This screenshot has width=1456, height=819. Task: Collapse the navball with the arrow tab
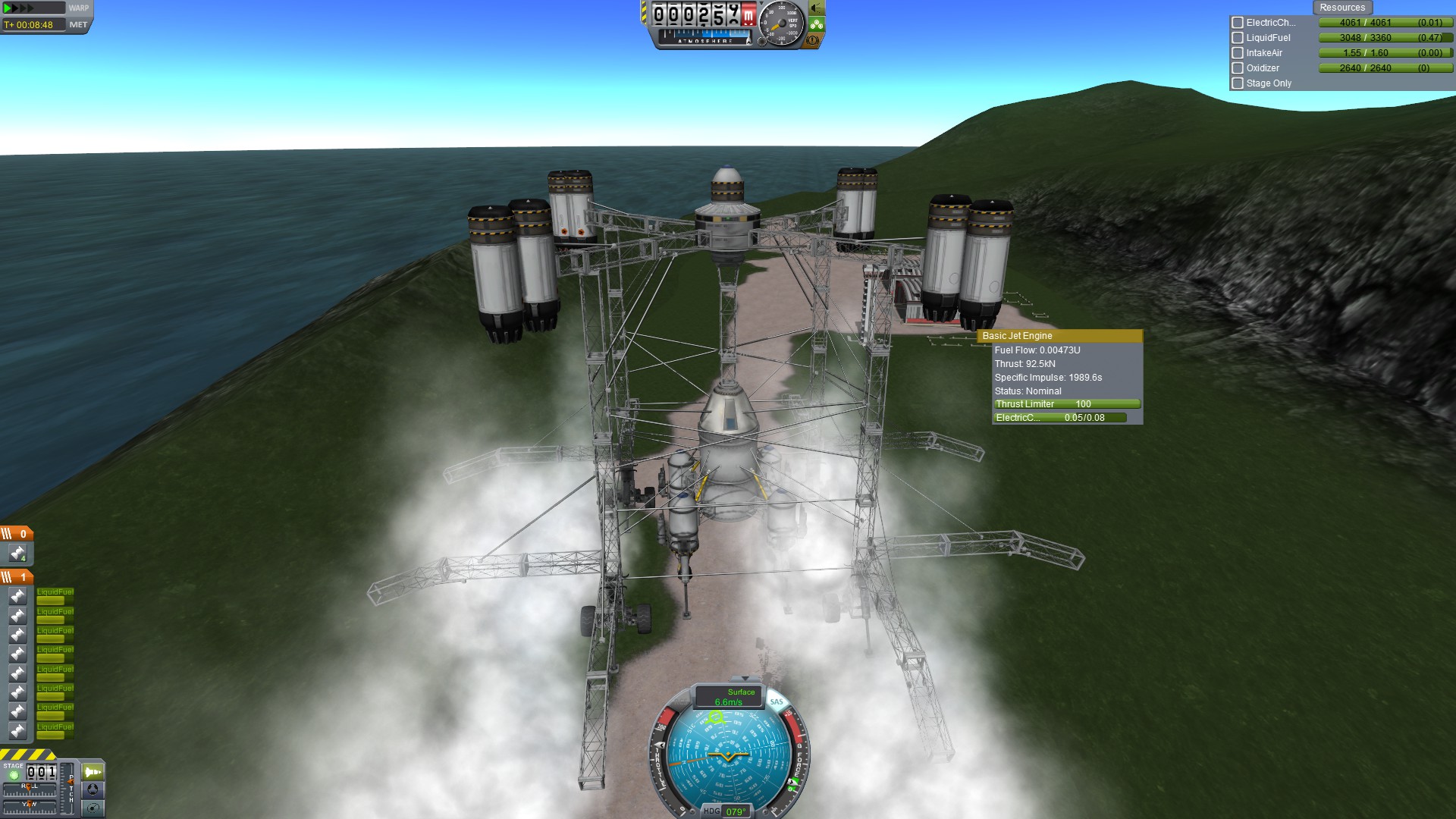[745, 679]
